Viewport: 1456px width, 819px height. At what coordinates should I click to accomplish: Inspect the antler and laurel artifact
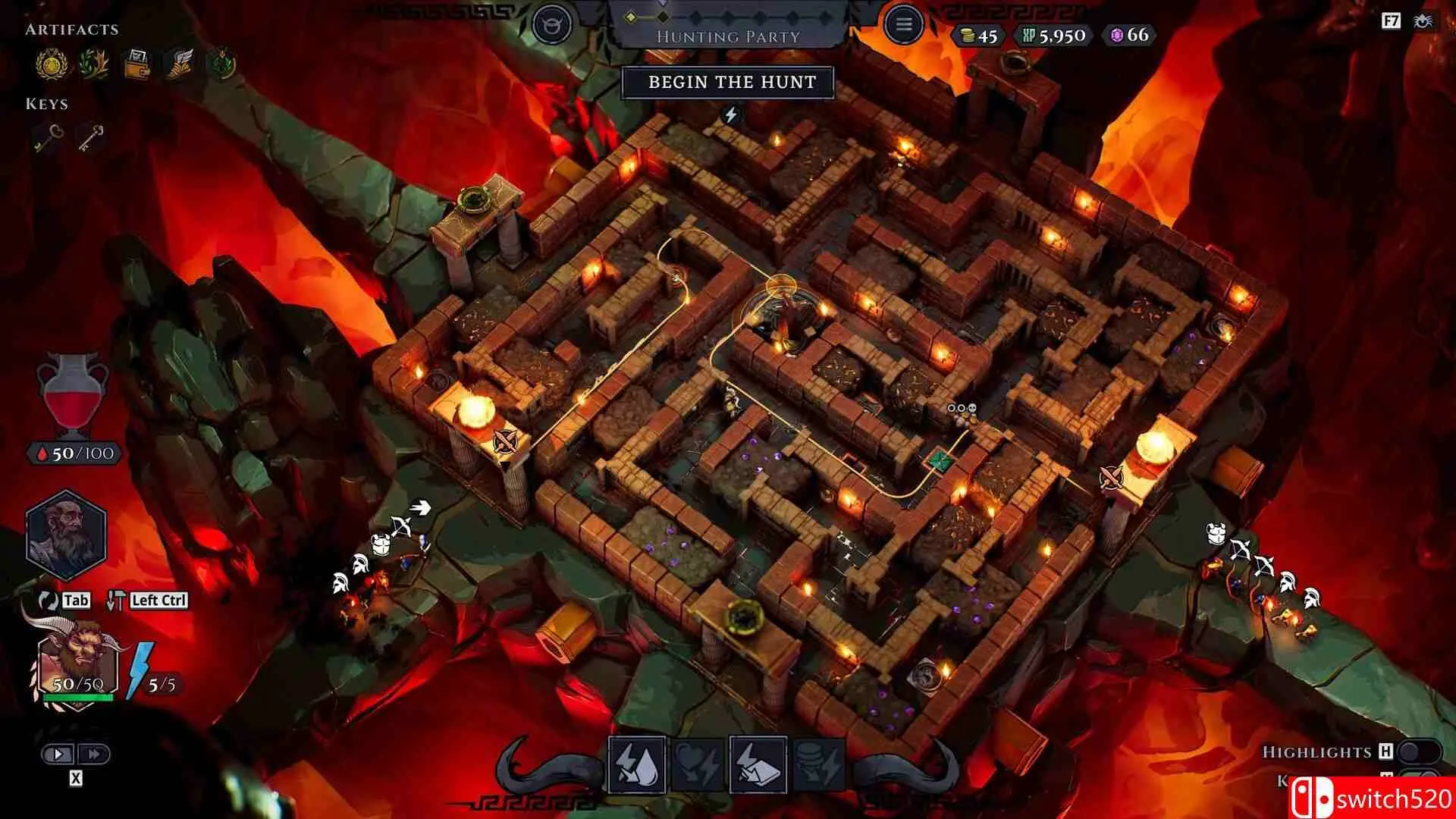point(94,64)
